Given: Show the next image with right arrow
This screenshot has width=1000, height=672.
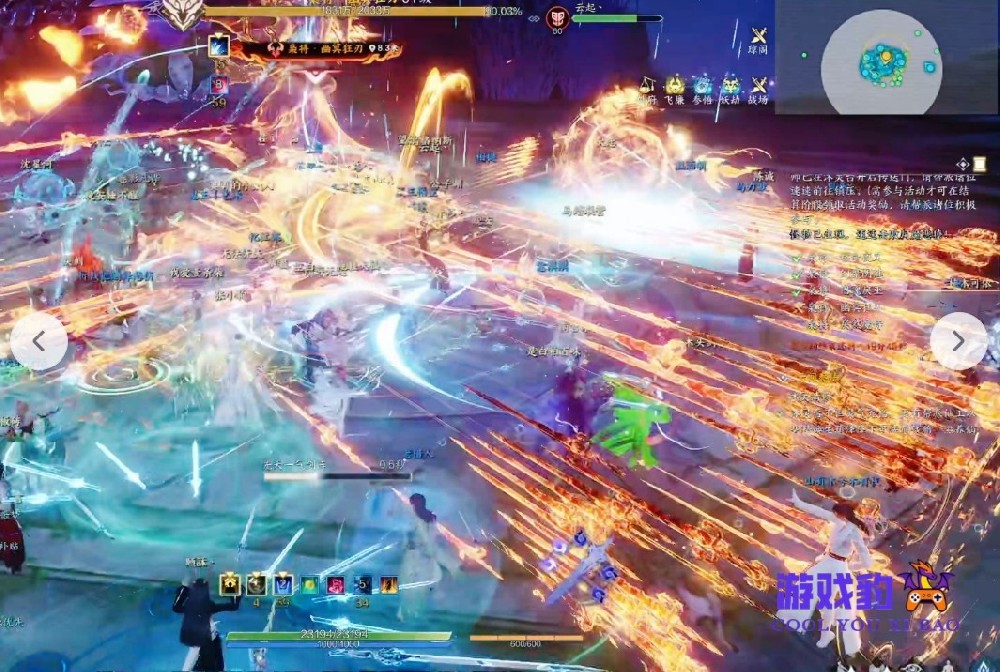Looking at the screenshot, I should point(958,341).
